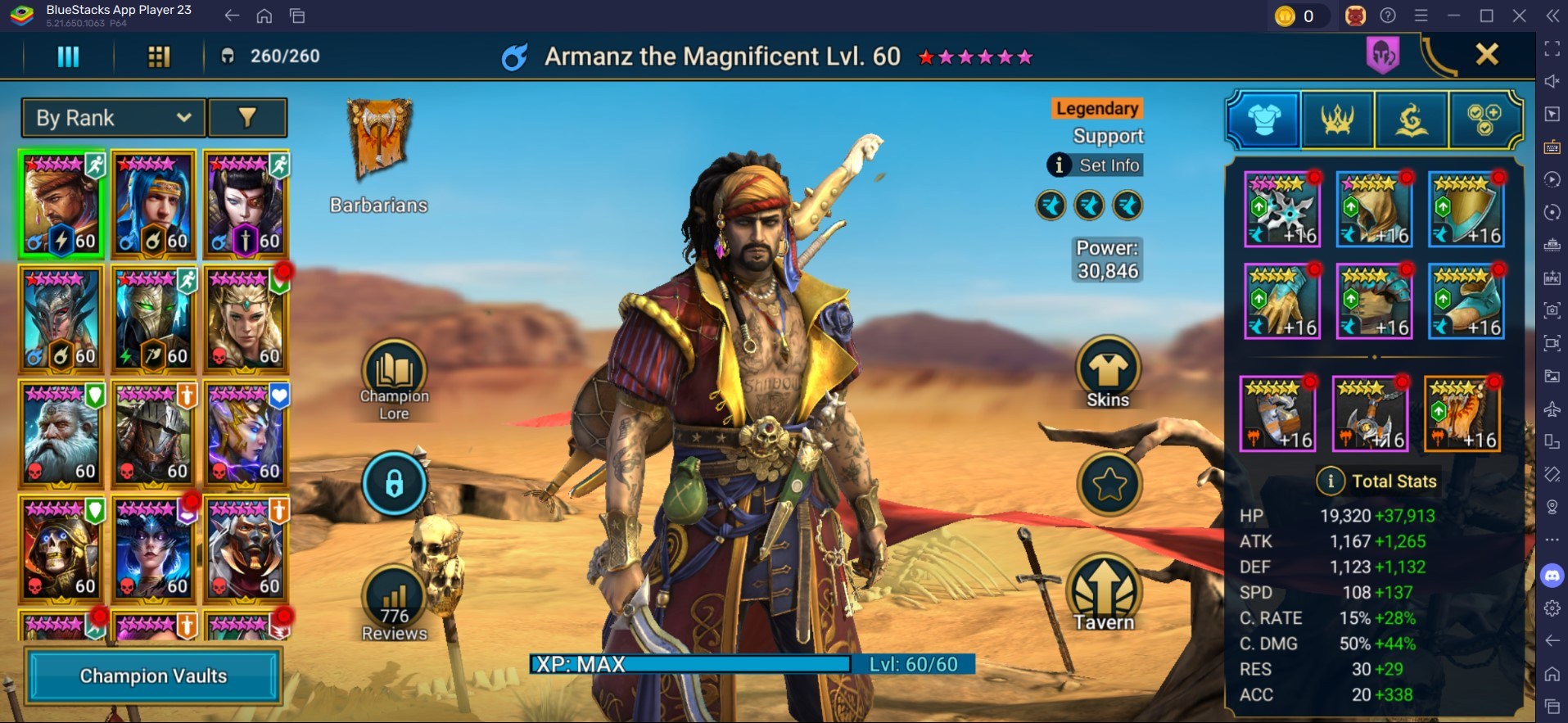Select the equipped boots slot

(1466, 301)
